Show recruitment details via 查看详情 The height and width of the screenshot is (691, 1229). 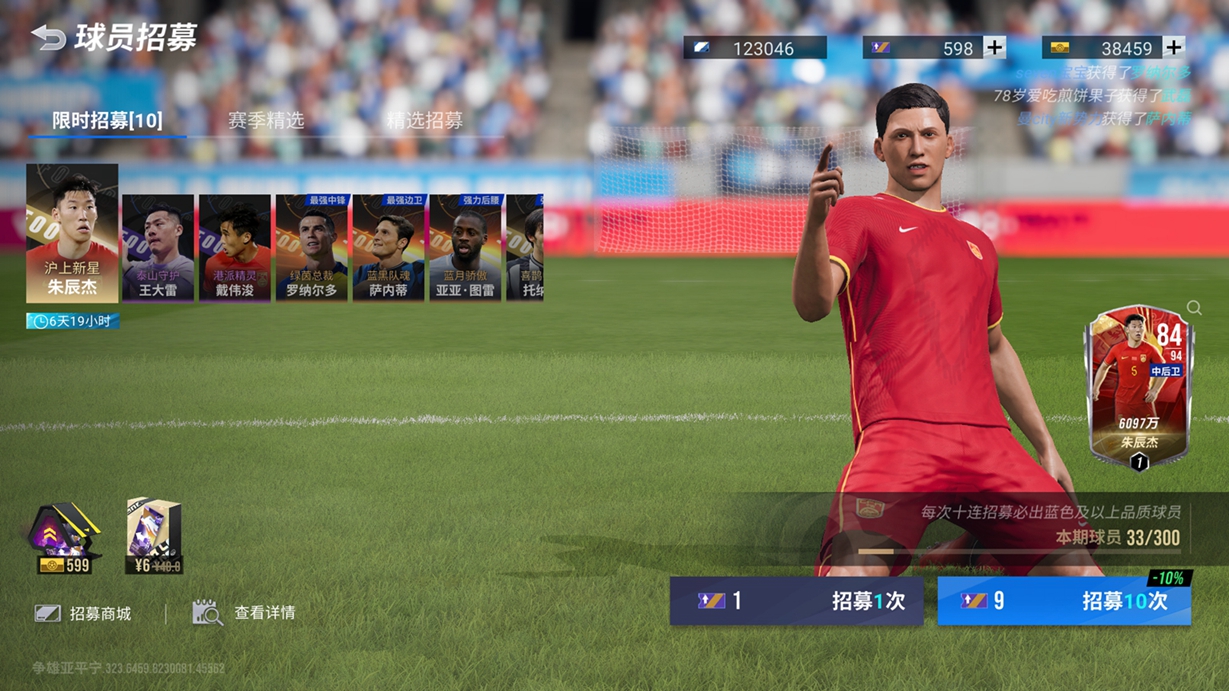[244, 613]
